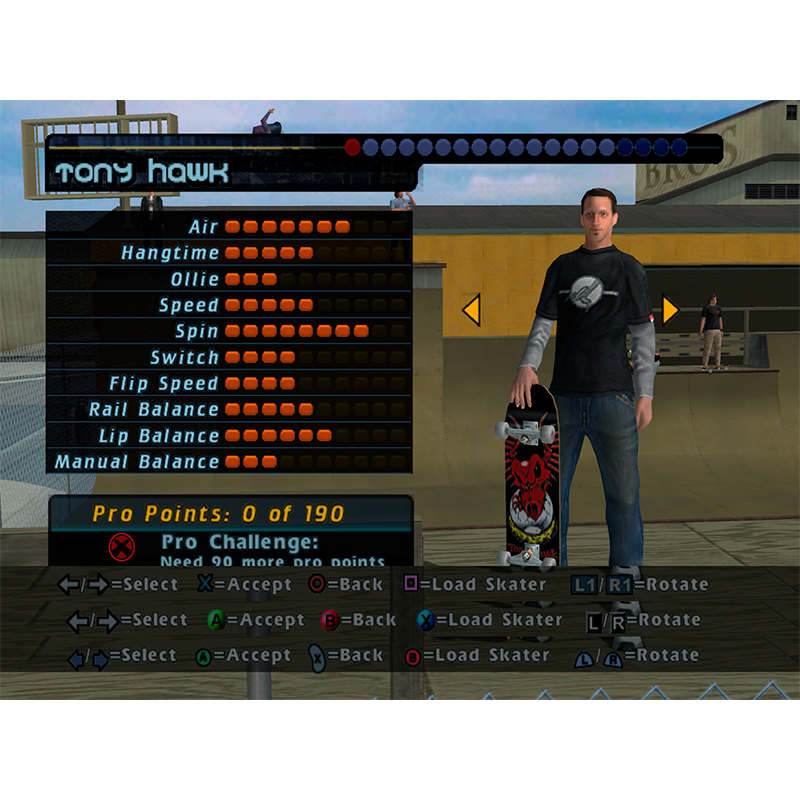This screenshot has width=800, height=800.
Task: Choose the Tony Hawk name banner
Action: pyautogui.click(x=142, y=173)
